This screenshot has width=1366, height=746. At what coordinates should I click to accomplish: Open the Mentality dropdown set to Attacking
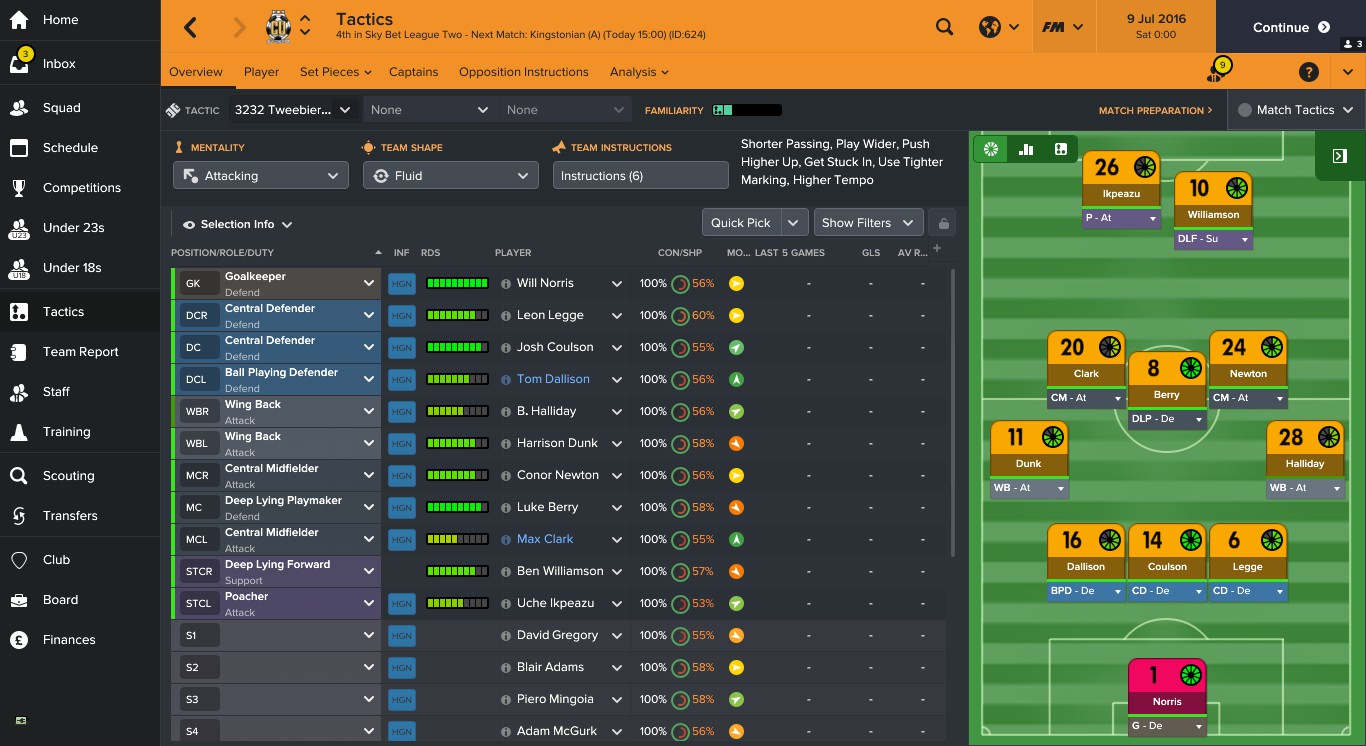click(x=260, y=175)
